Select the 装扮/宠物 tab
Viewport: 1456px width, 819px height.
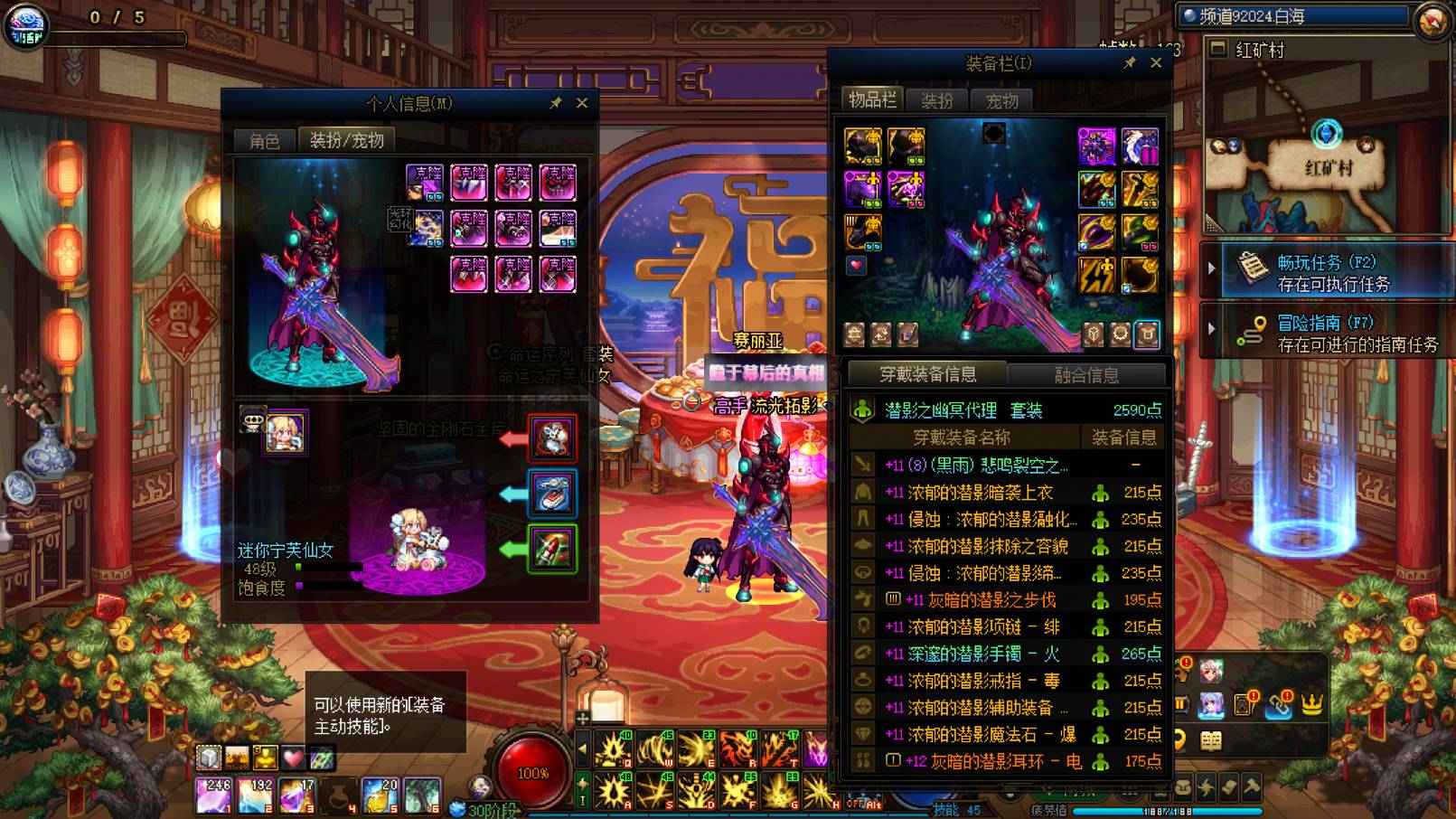346,140
